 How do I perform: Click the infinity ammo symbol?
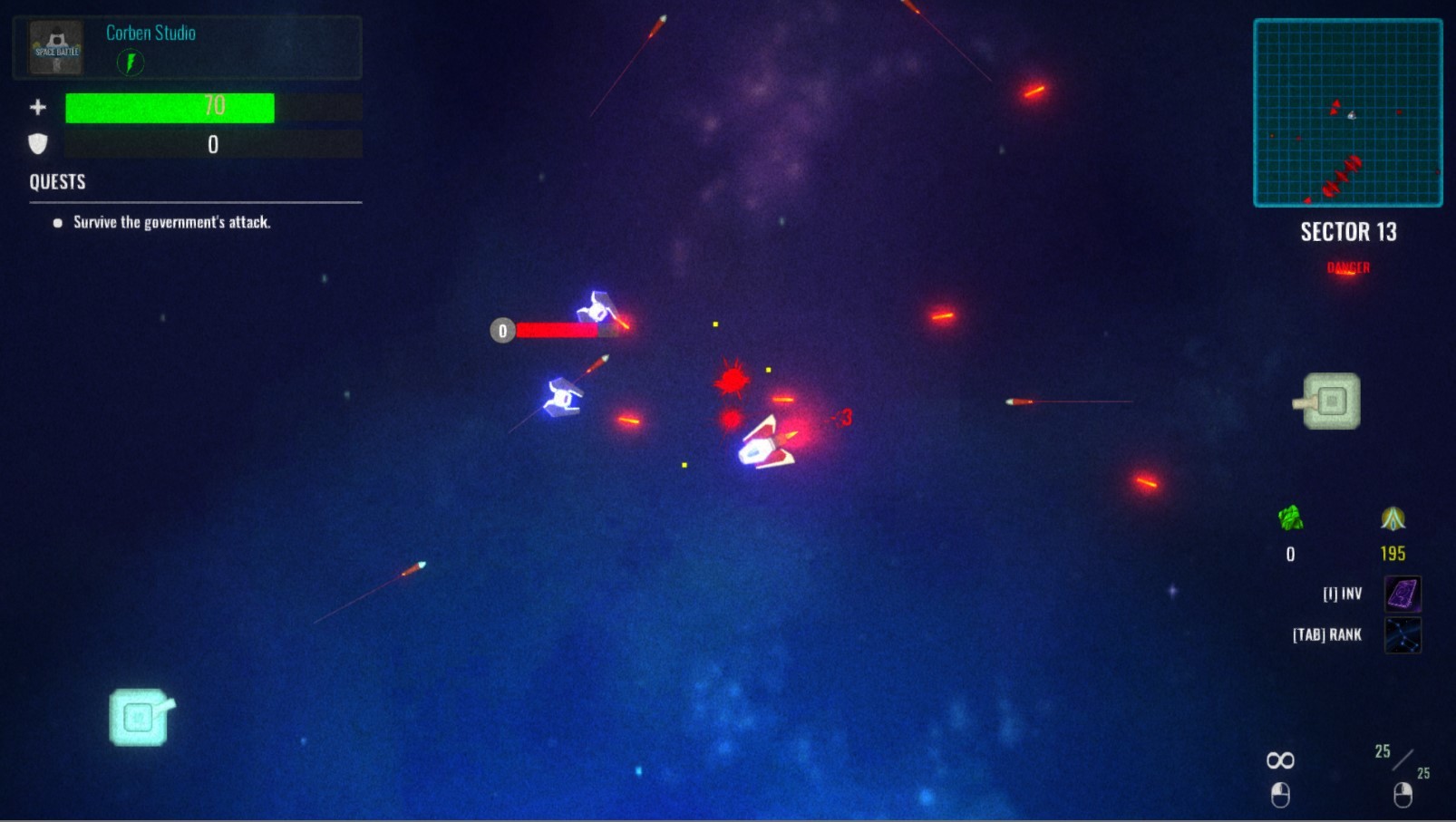(x=1279, y=759)
